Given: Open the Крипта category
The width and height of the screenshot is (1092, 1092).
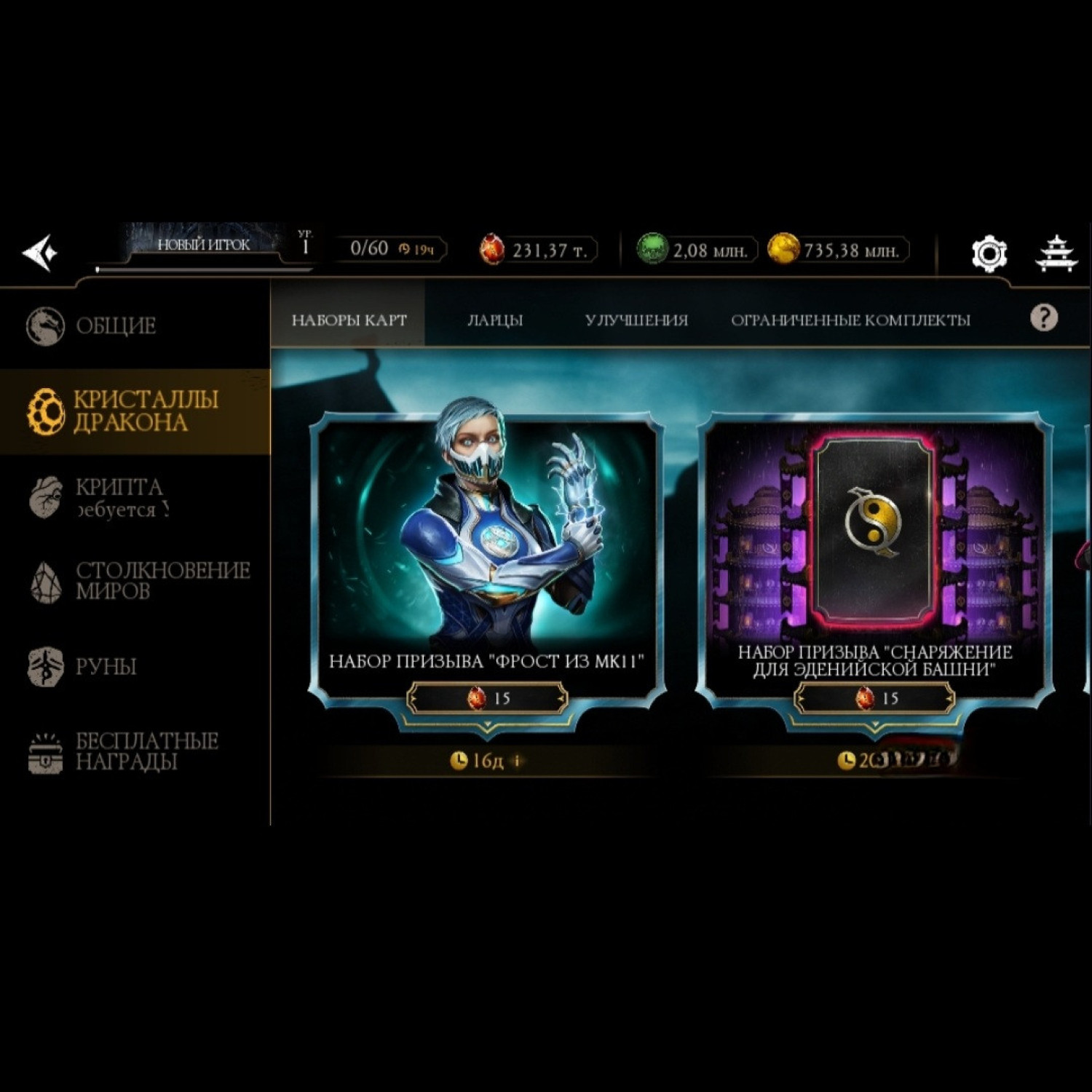Looking at the screenshot, I should 120,497.
